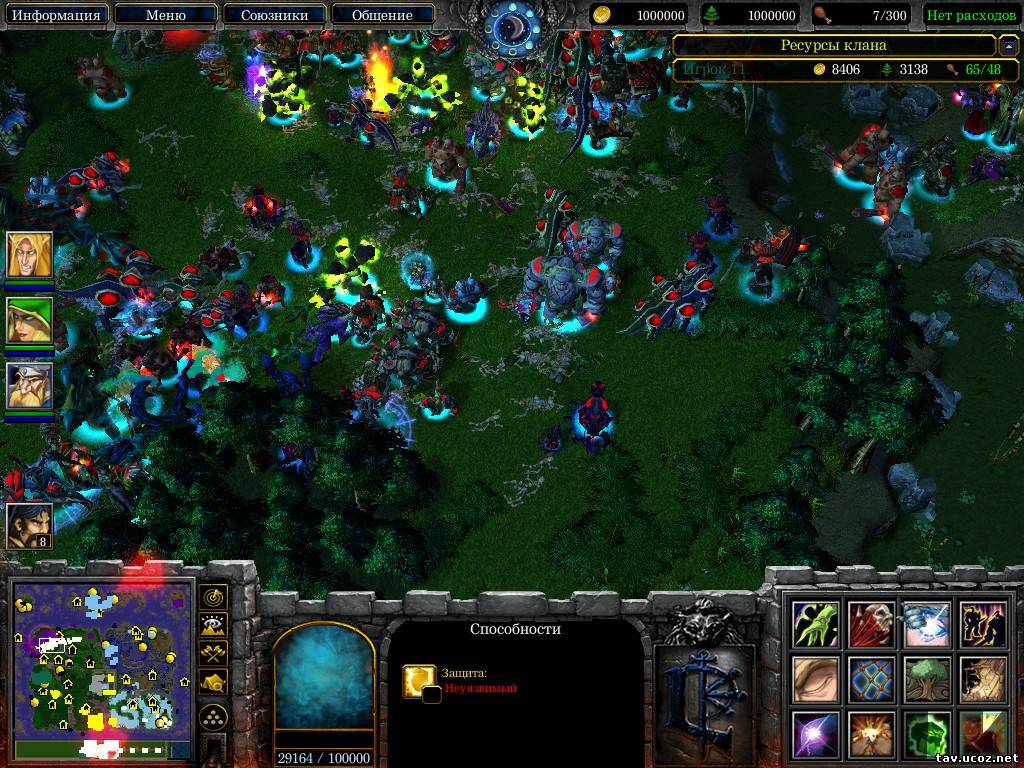Activate the red skull ability
Viewport: 1024px width, 768px height.
tap(870, 624)
